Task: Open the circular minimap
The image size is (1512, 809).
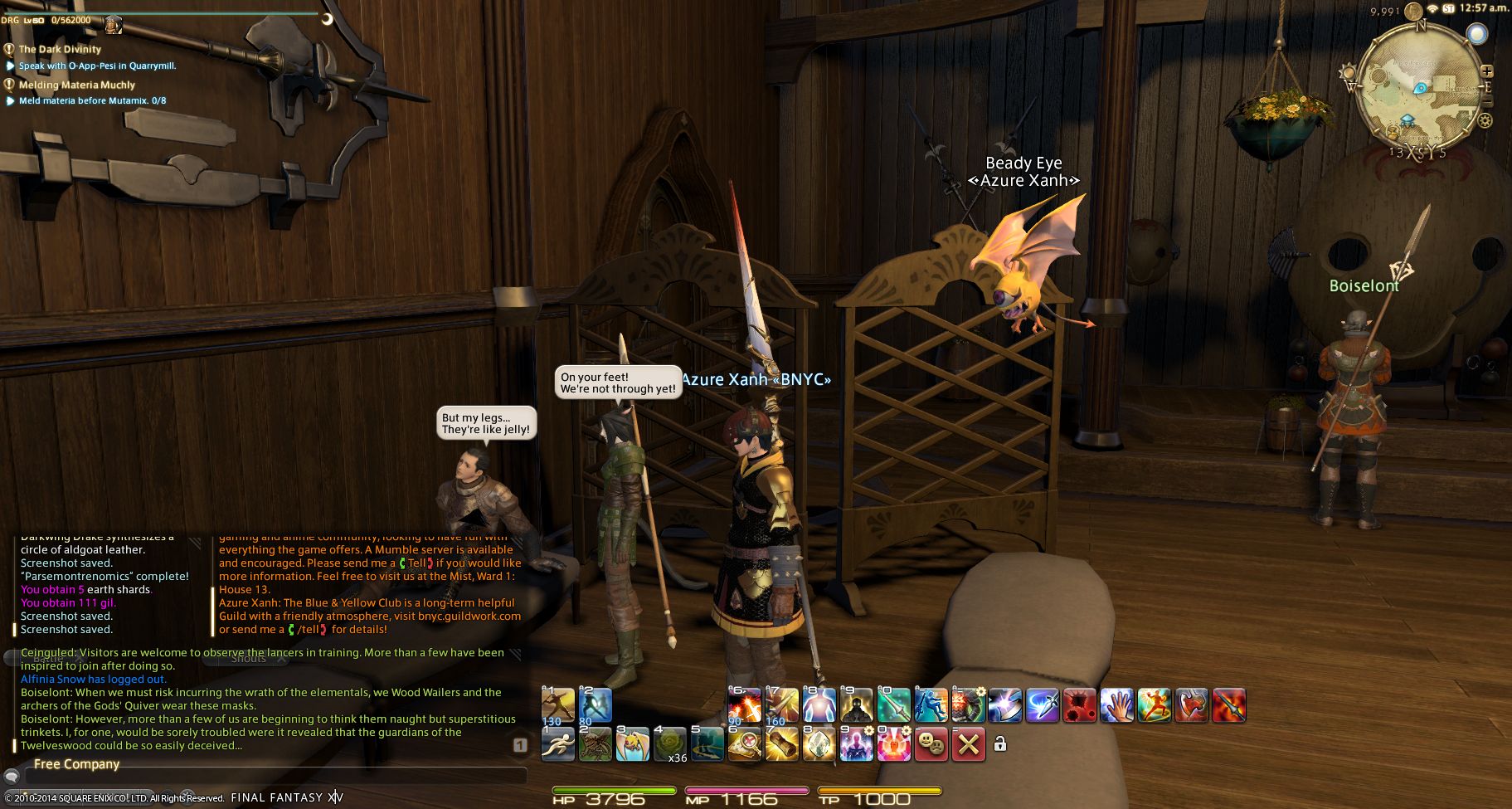Action: (1419, 85)
